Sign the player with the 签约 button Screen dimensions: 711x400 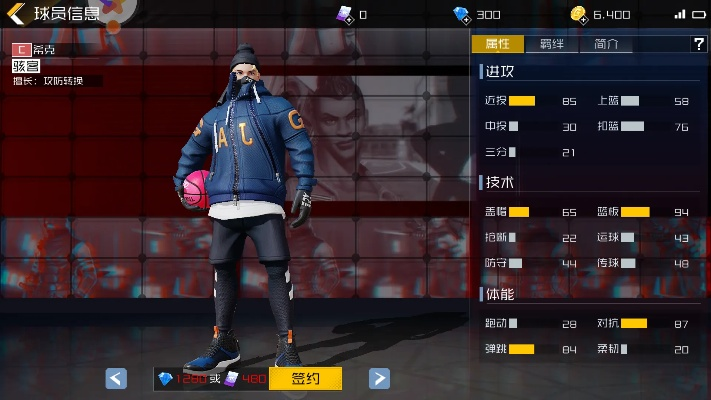coord(305,378)
